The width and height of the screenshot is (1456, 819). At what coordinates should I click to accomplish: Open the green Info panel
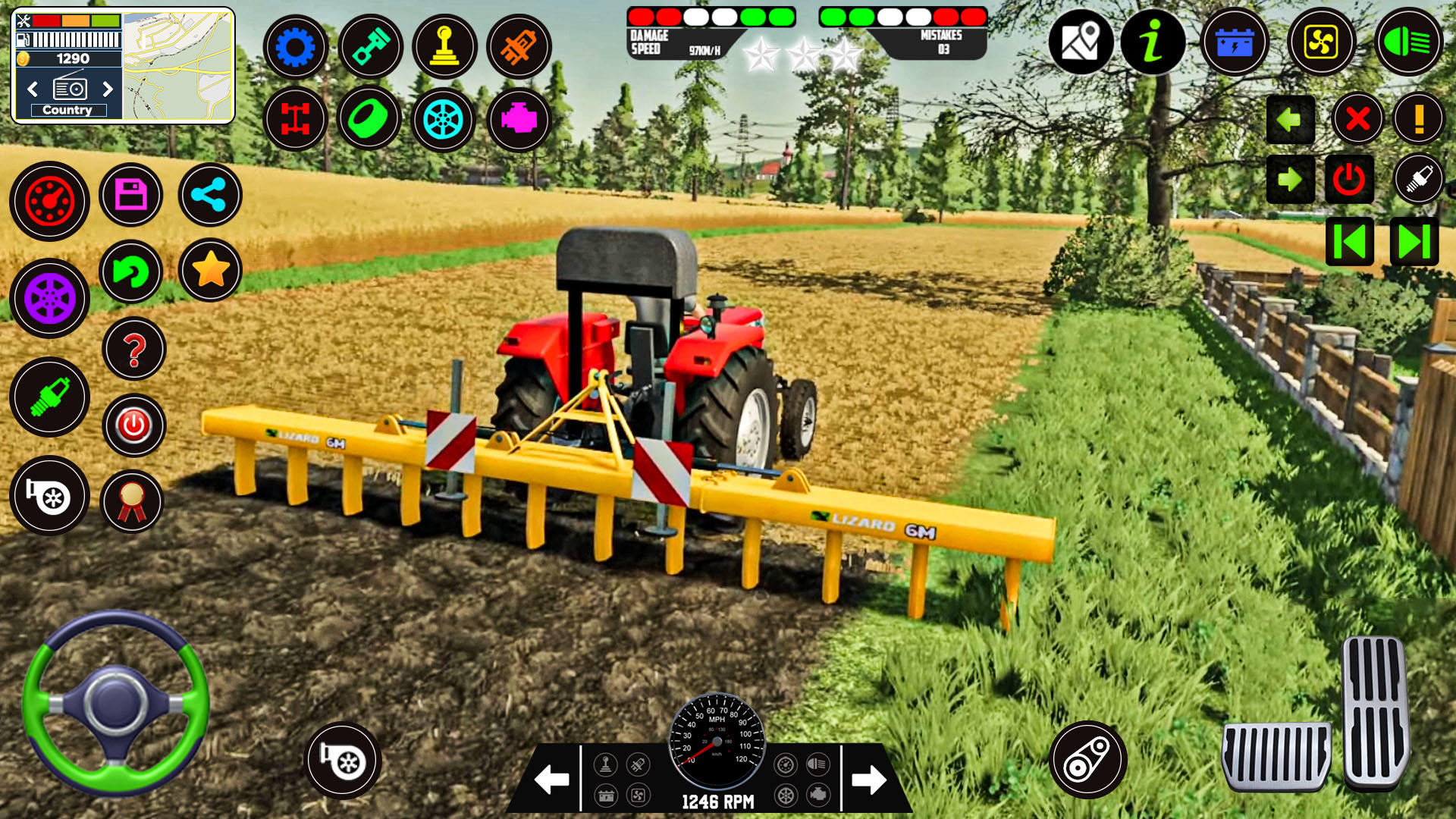1153,43
